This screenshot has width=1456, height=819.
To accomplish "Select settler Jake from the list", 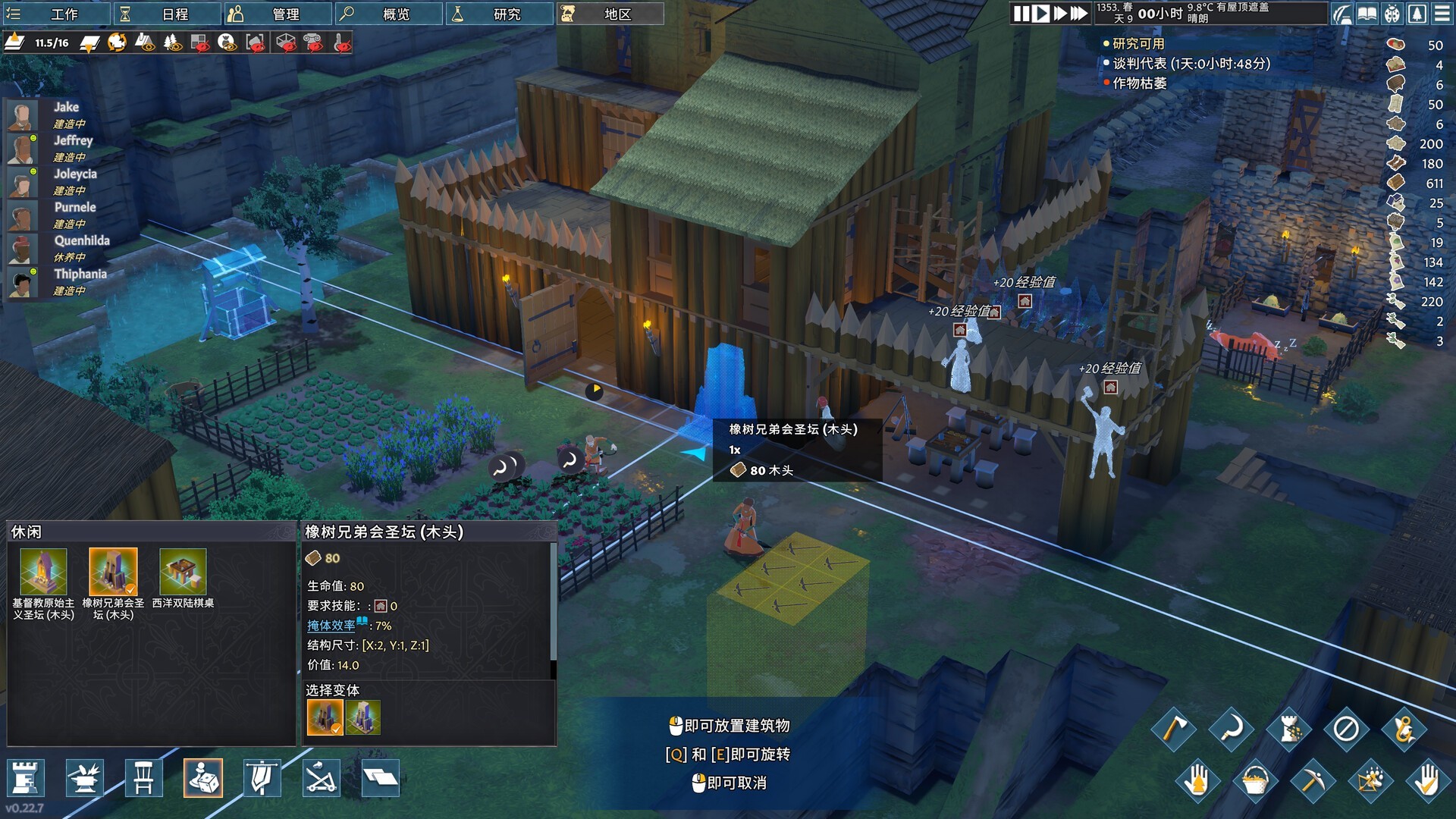I will point(66,107).
